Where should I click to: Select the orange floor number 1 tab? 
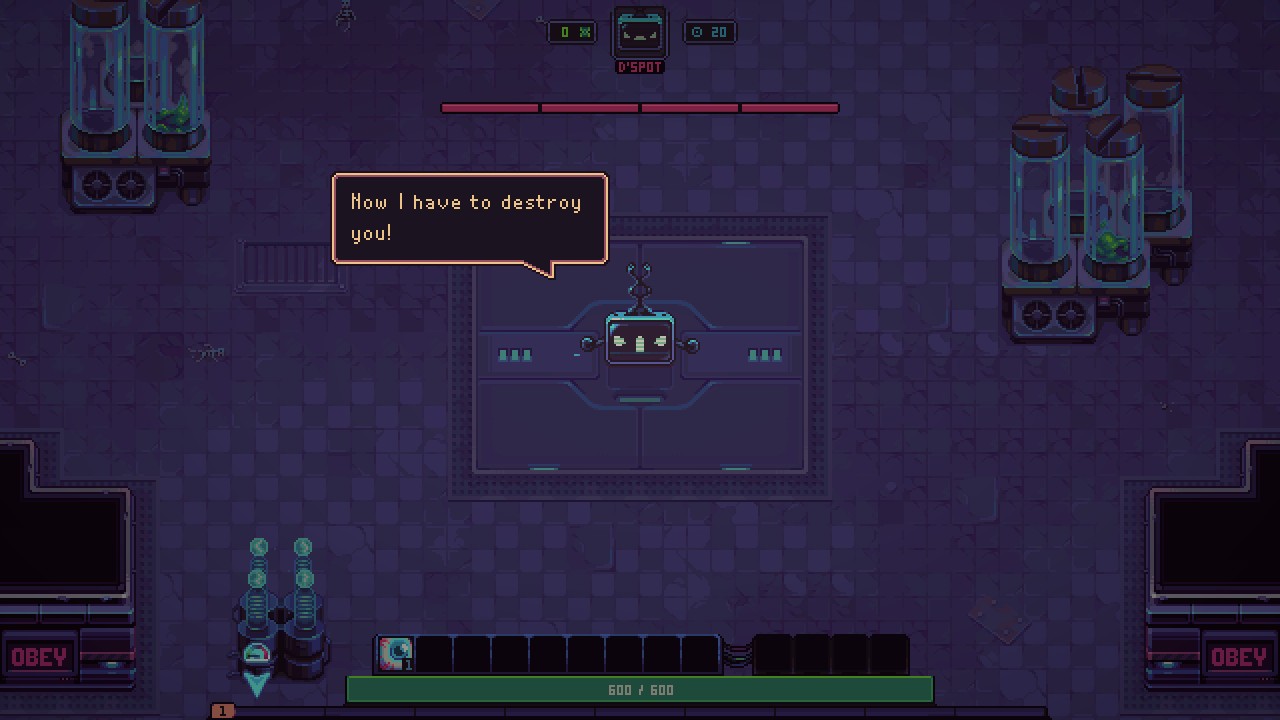tap(220, 709)
